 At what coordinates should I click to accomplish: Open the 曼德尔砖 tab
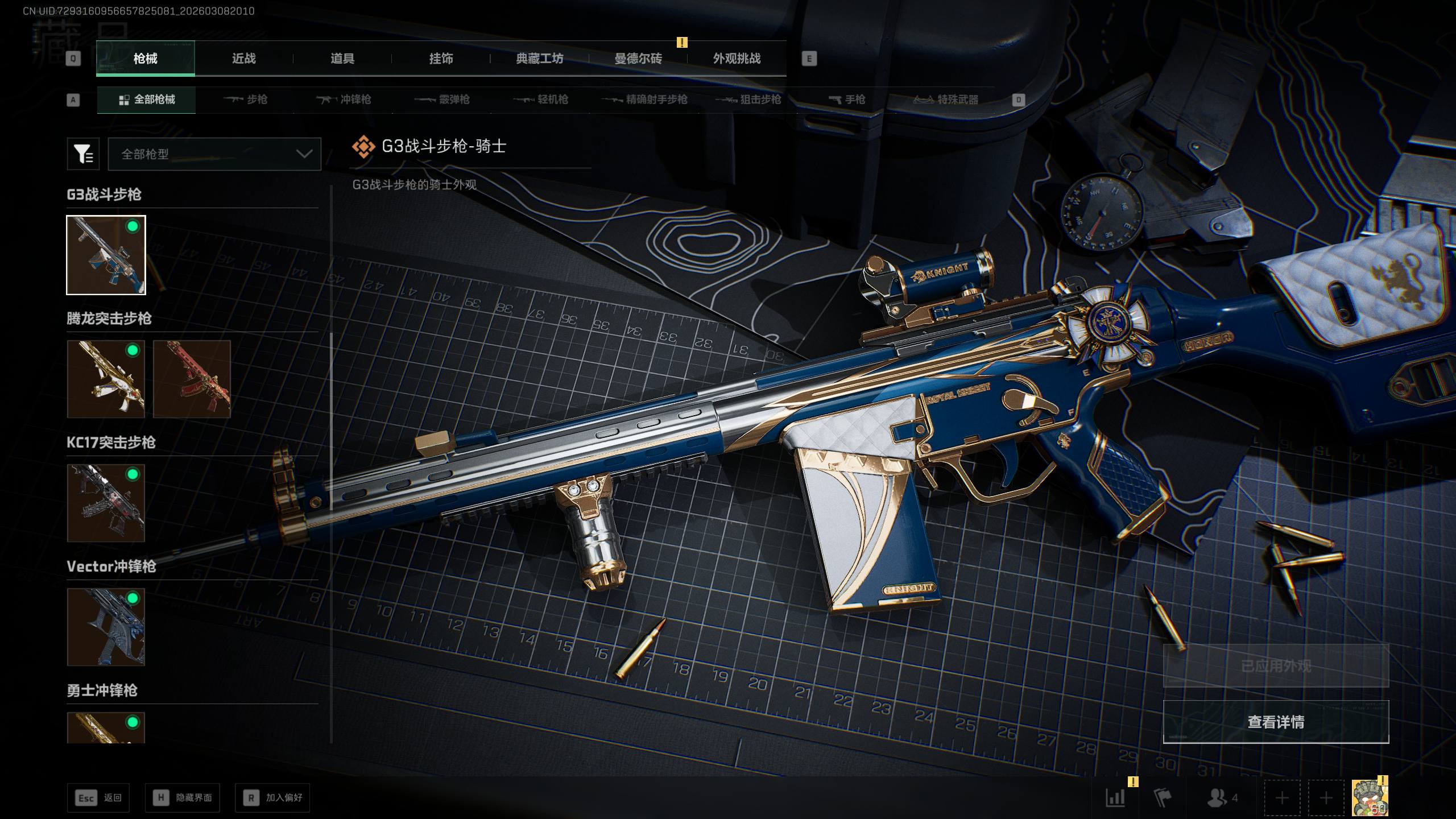click(x=638, y=59)
